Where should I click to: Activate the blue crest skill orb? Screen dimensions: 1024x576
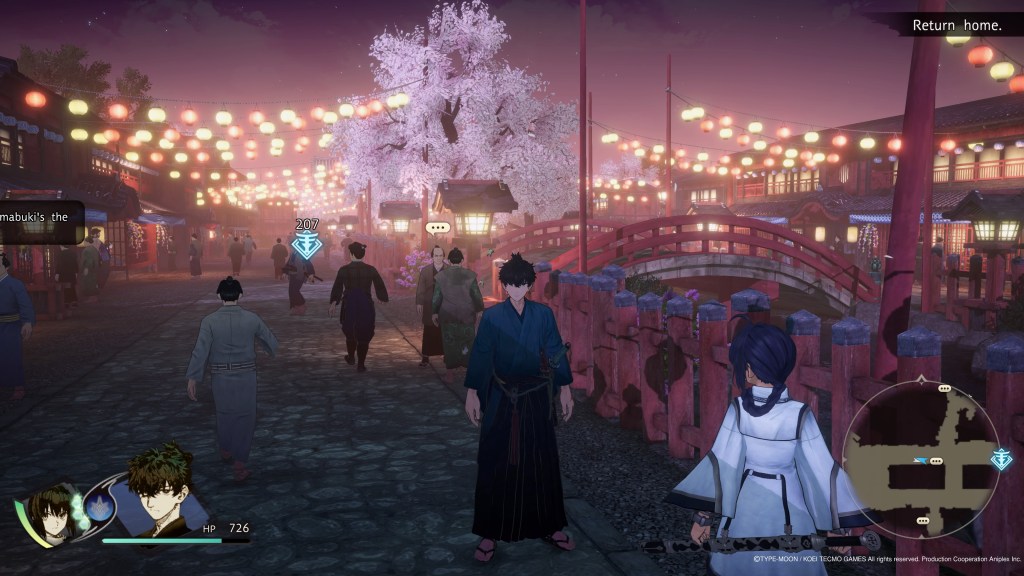(x=100, y=506)
